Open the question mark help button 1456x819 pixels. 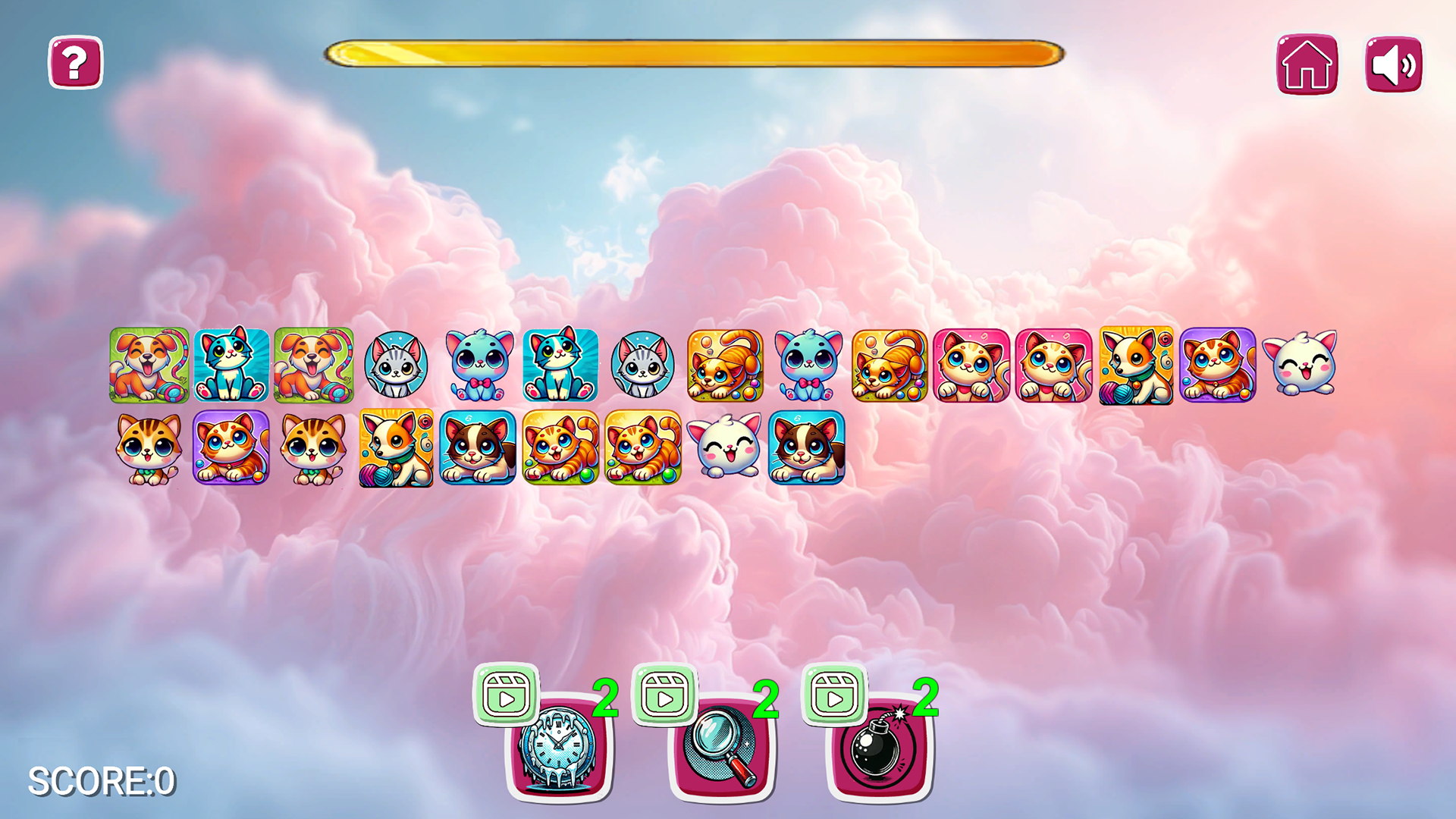[x=74, y=64]
